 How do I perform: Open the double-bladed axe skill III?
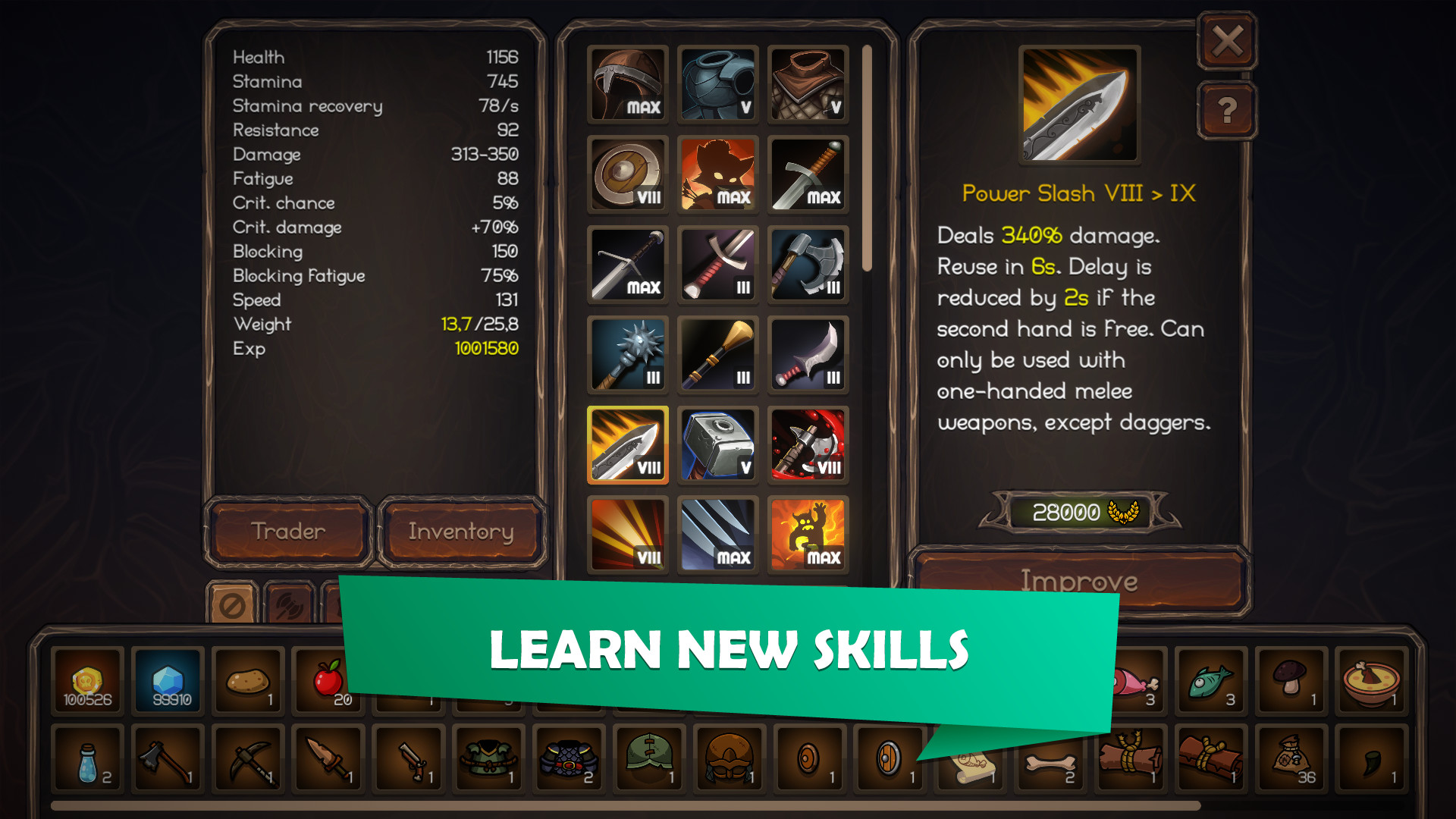coord(808,264)
